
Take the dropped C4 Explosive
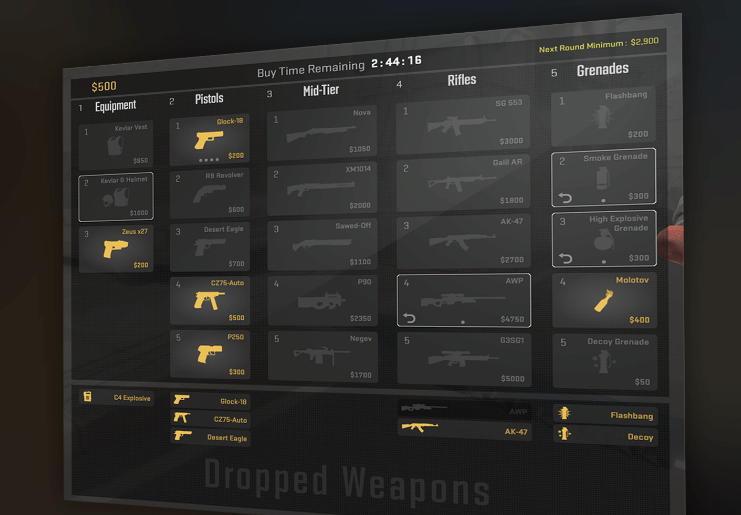tap(117, 397)
